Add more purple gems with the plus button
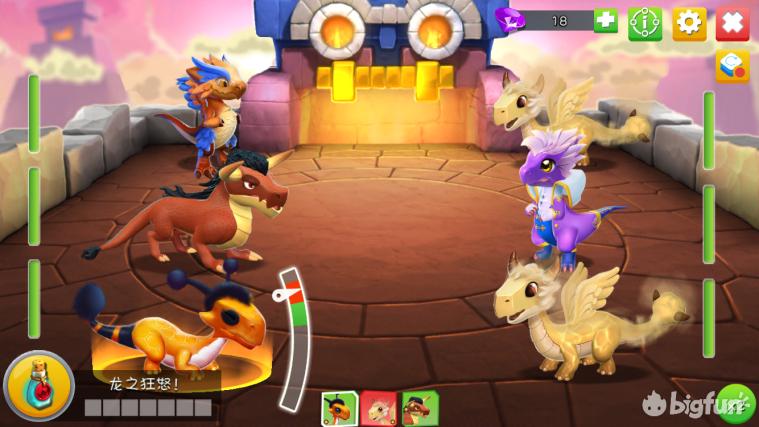759x427 pixels. point(605,21)
